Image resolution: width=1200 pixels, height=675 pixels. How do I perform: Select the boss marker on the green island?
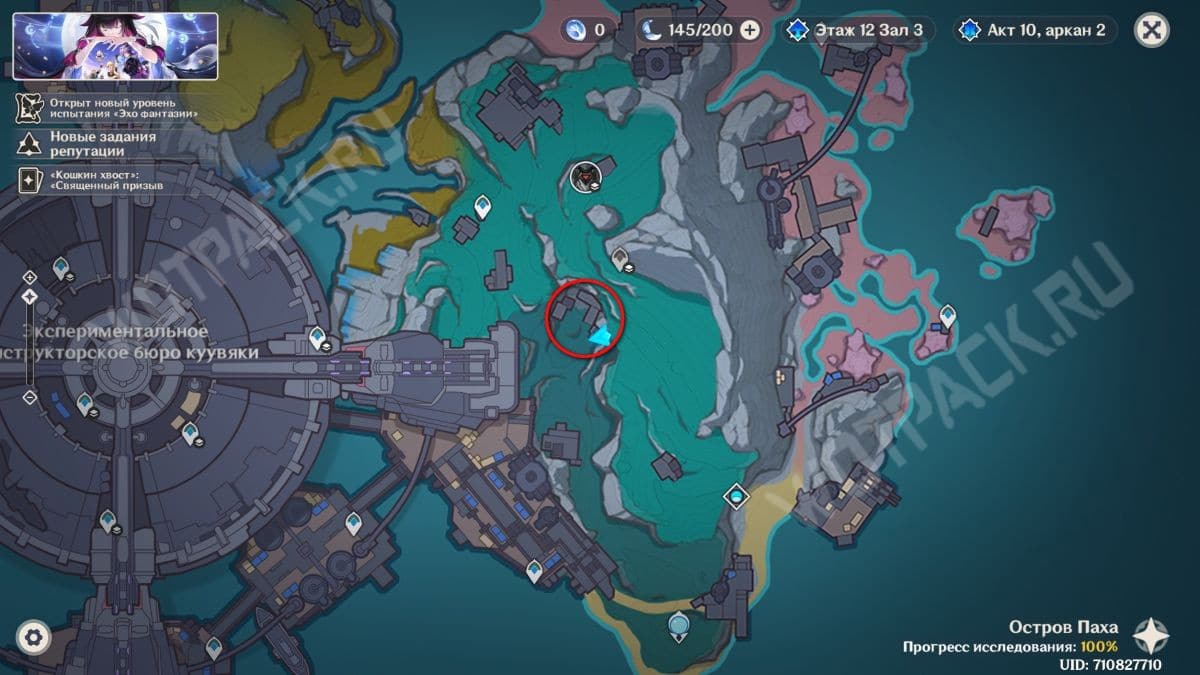(x=584, y=177)
